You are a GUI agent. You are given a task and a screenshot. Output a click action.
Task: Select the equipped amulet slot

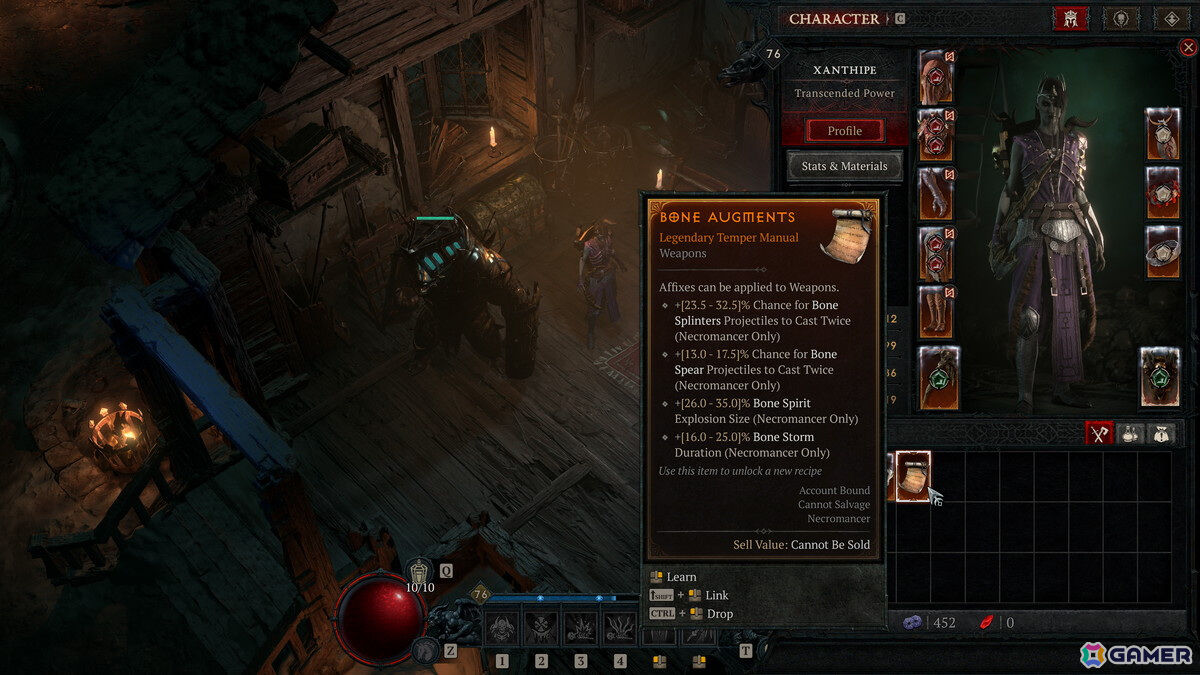[x=1162, y=134]
